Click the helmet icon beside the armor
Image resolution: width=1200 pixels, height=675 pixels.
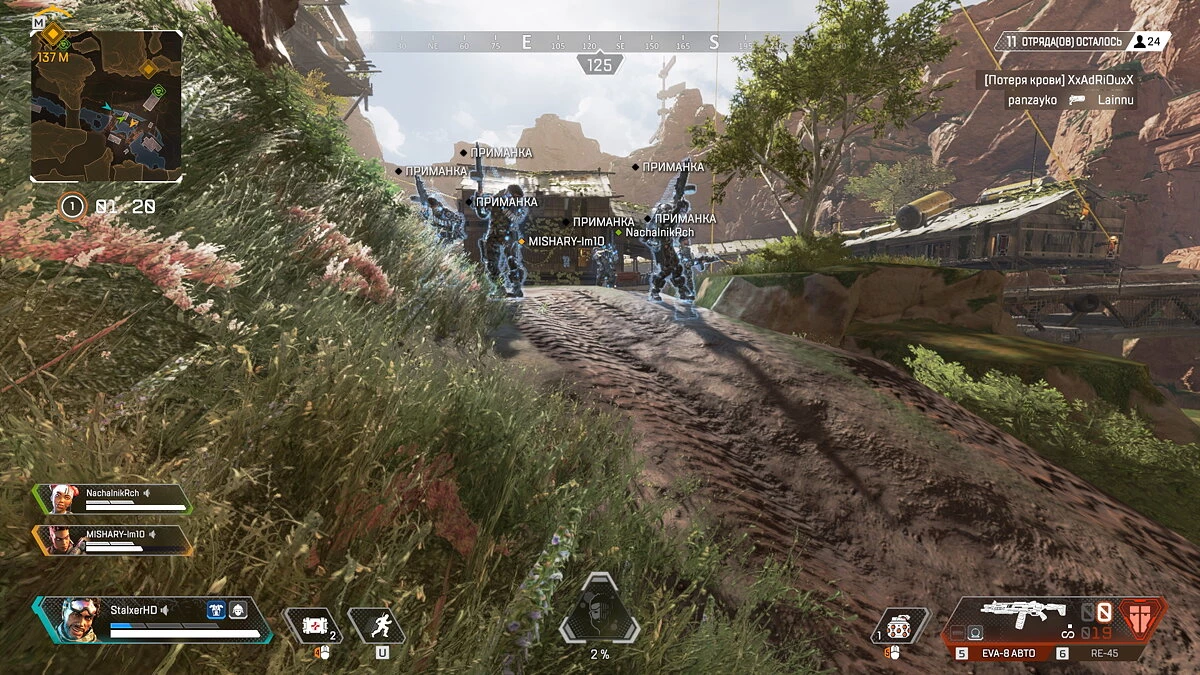238,610
